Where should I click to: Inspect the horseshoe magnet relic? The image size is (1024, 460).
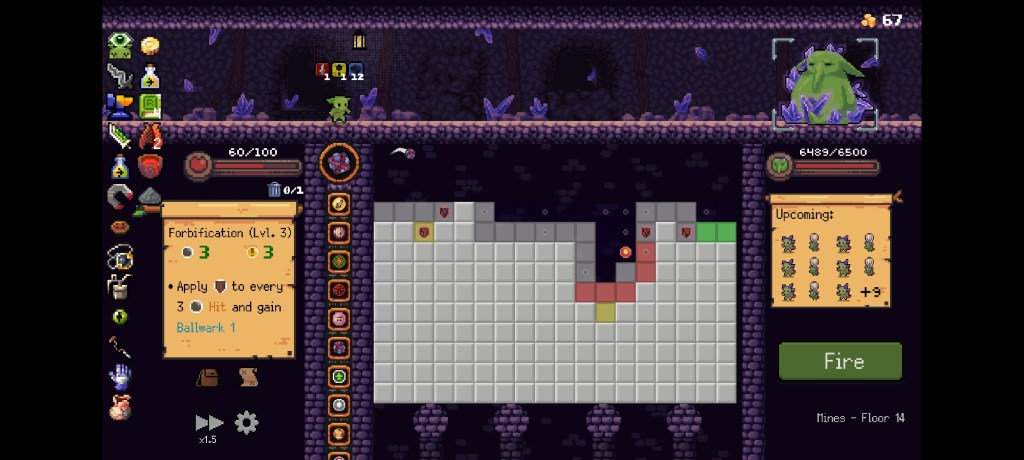click(x=120, y=196)
